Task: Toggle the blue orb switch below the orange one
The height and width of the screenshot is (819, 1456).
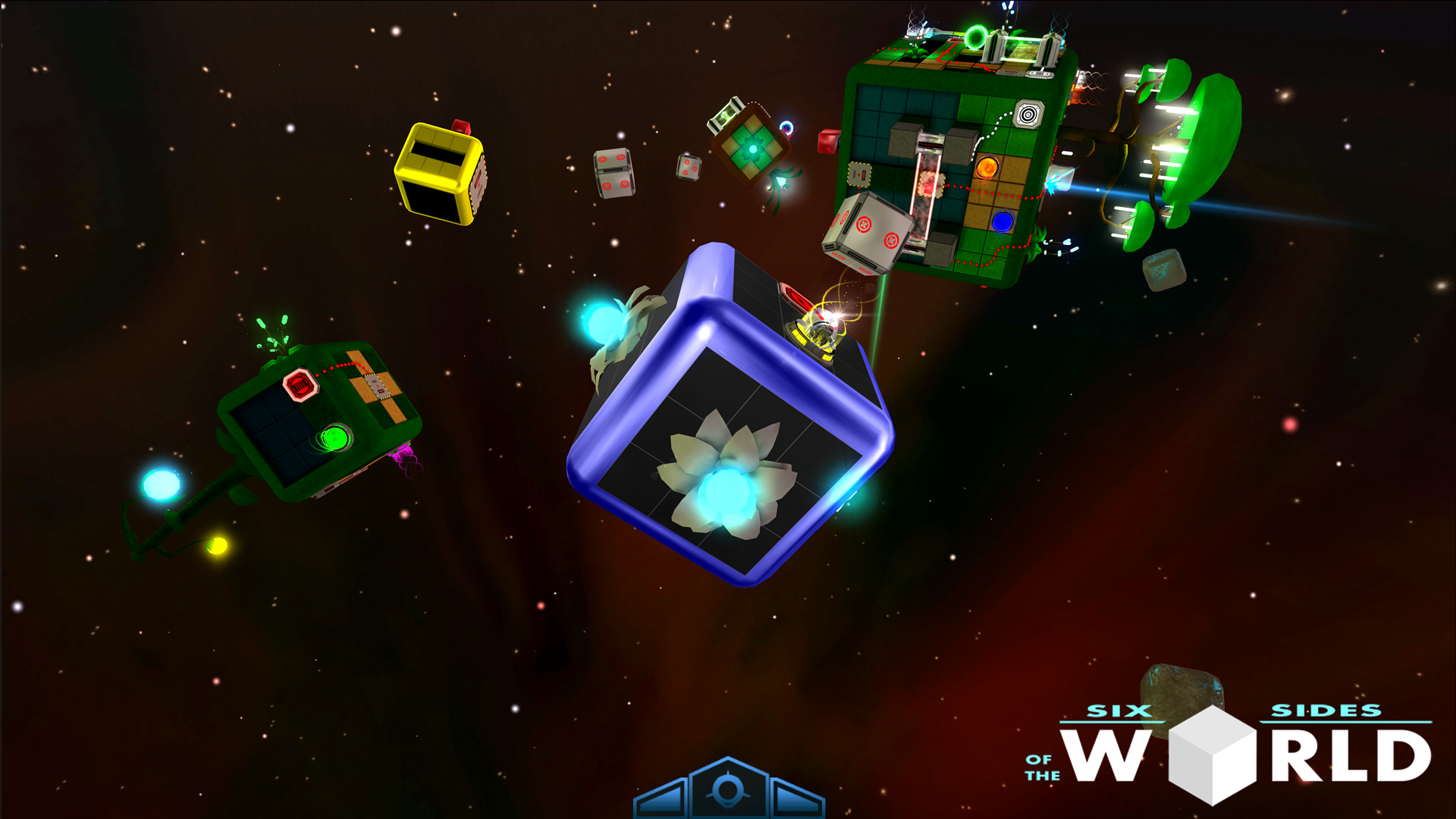Action: click(x=1001, y=221)
